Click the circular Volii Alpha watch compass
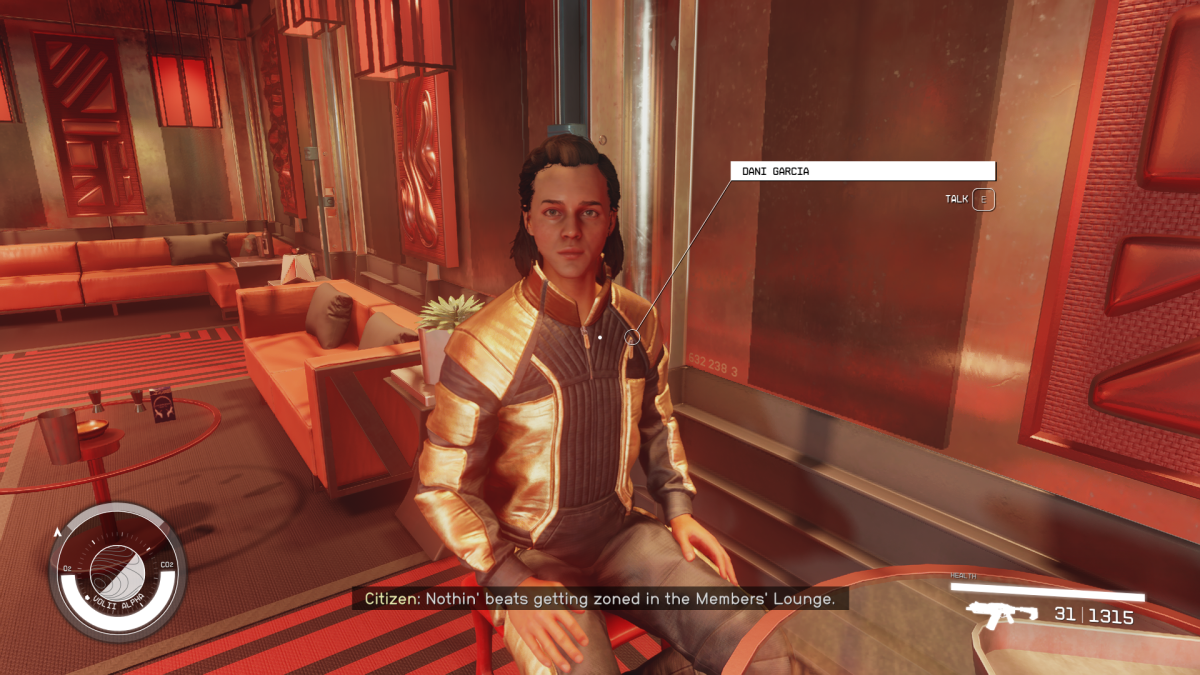 click(116, 572)
